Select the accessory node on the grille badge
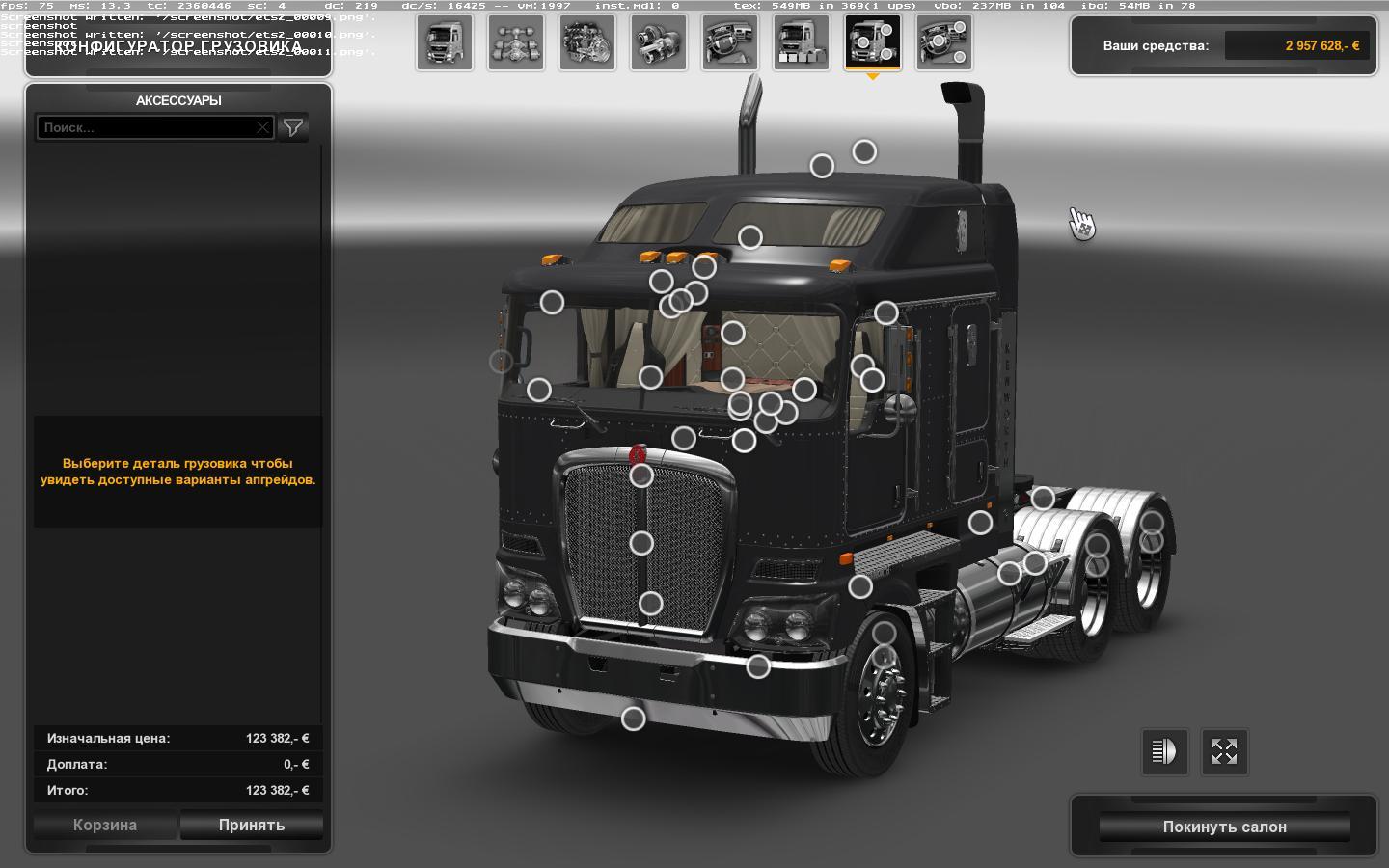This screenshot has width=1389, height=868. pos(641,475)
